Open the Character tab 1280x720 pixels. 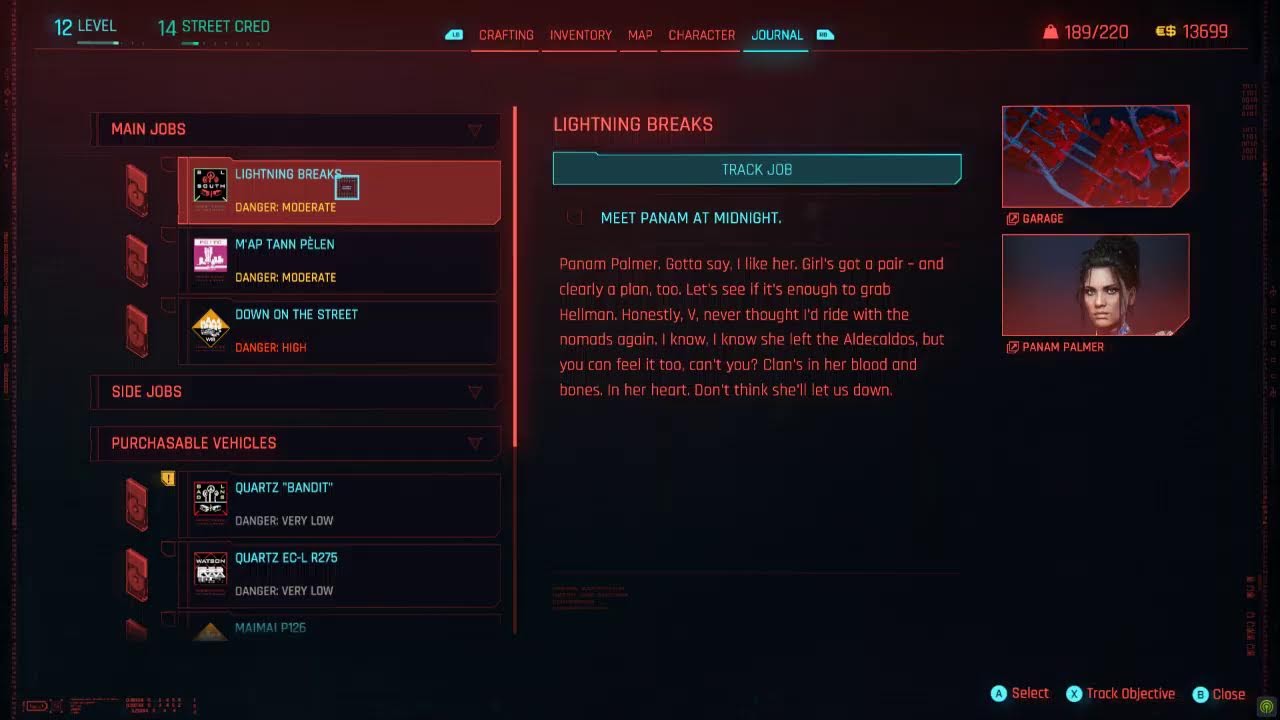point(701,35)
